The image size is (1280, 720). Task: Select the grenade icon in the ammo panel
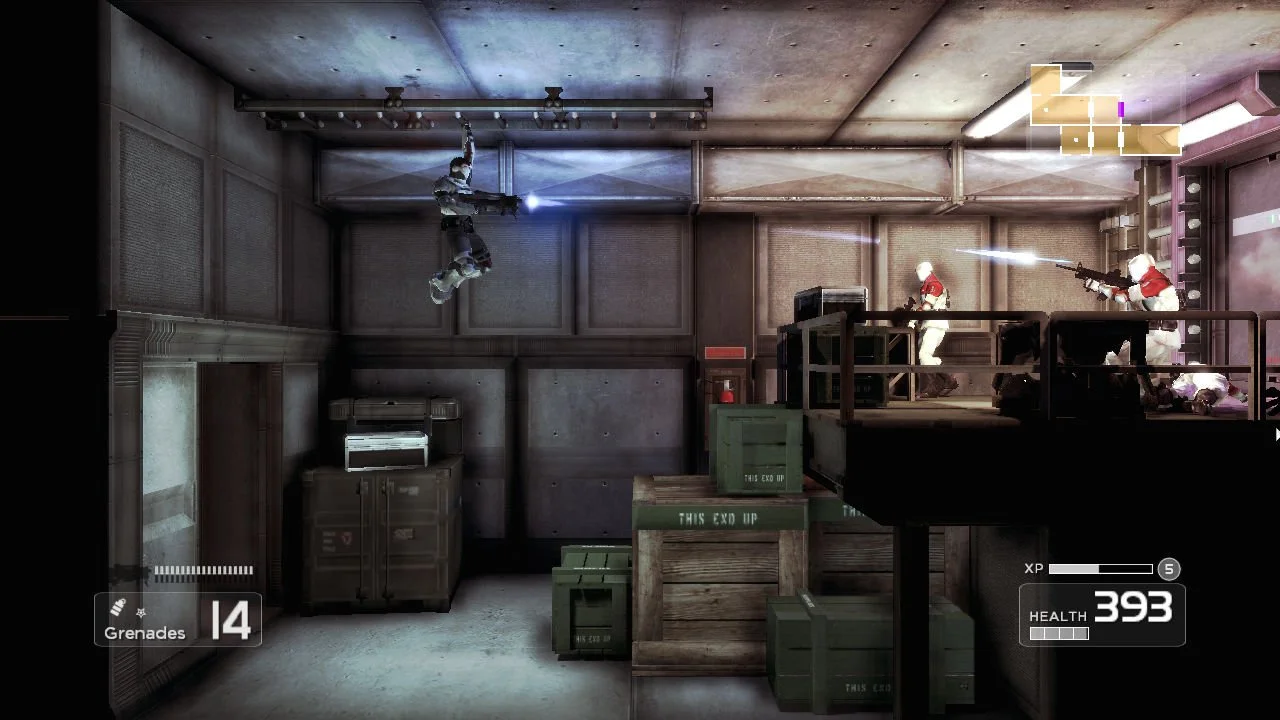coord(116,607)
